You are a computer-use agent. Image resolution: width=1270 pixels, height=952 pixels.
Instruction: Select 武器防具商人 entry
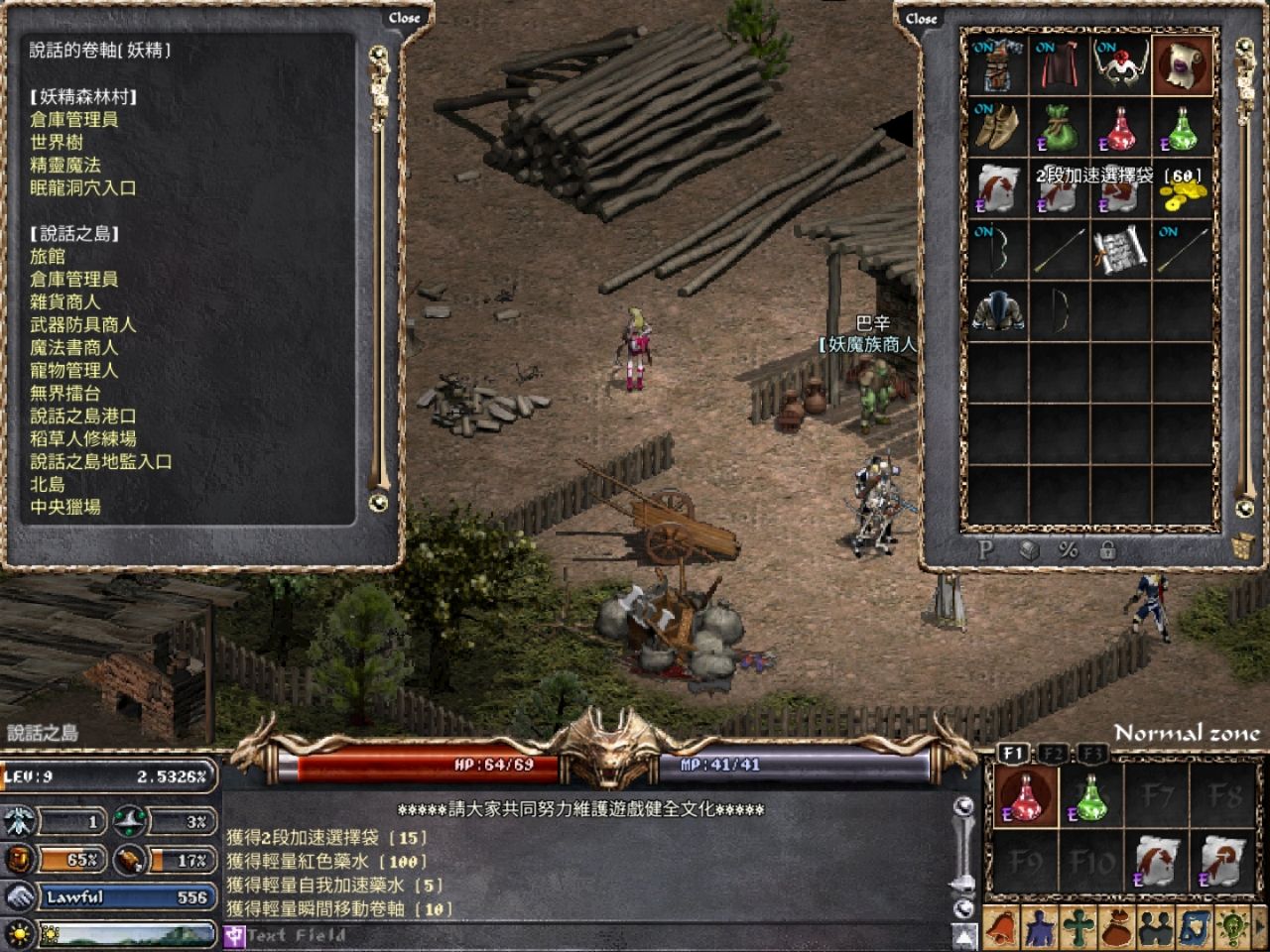click(82, 324)
